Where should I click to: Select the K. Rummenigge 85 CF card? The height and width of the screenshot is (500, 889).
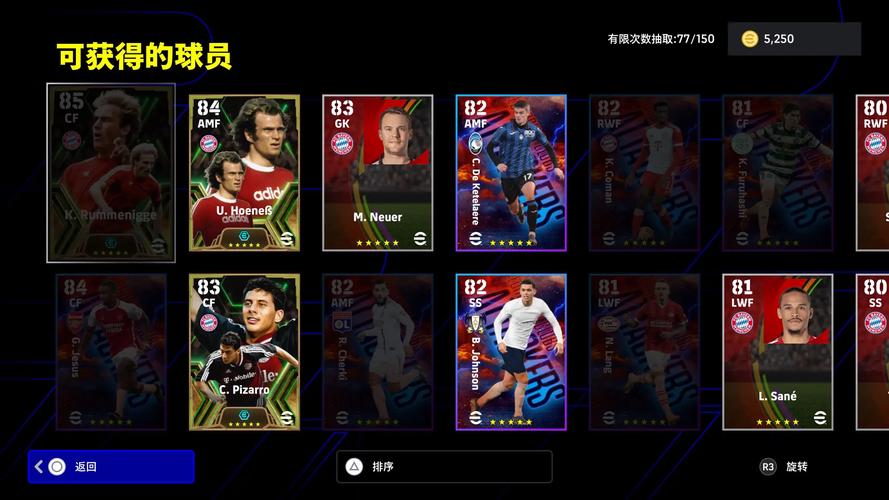tap(111, 173)
